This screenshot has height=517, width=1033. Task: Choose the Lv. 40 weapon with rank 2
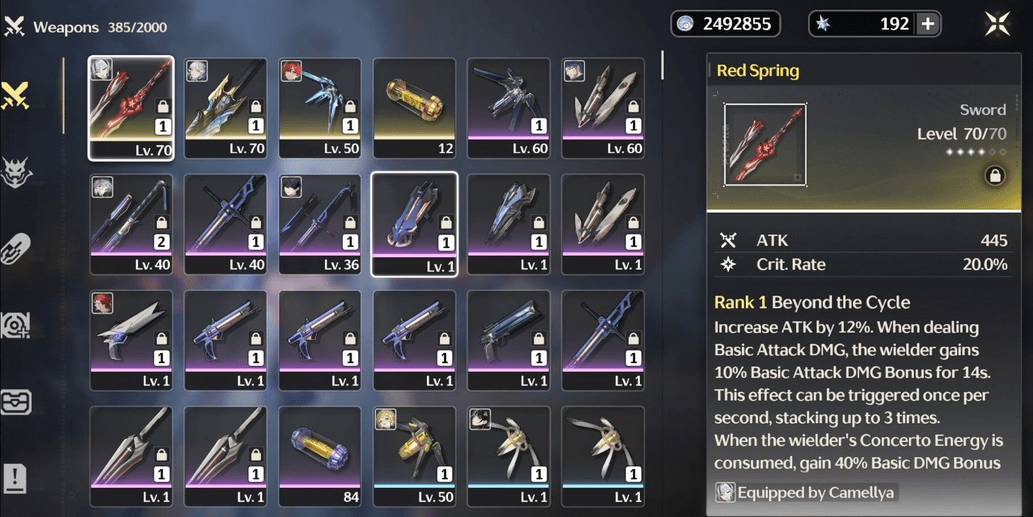click(x=131, y=224)
